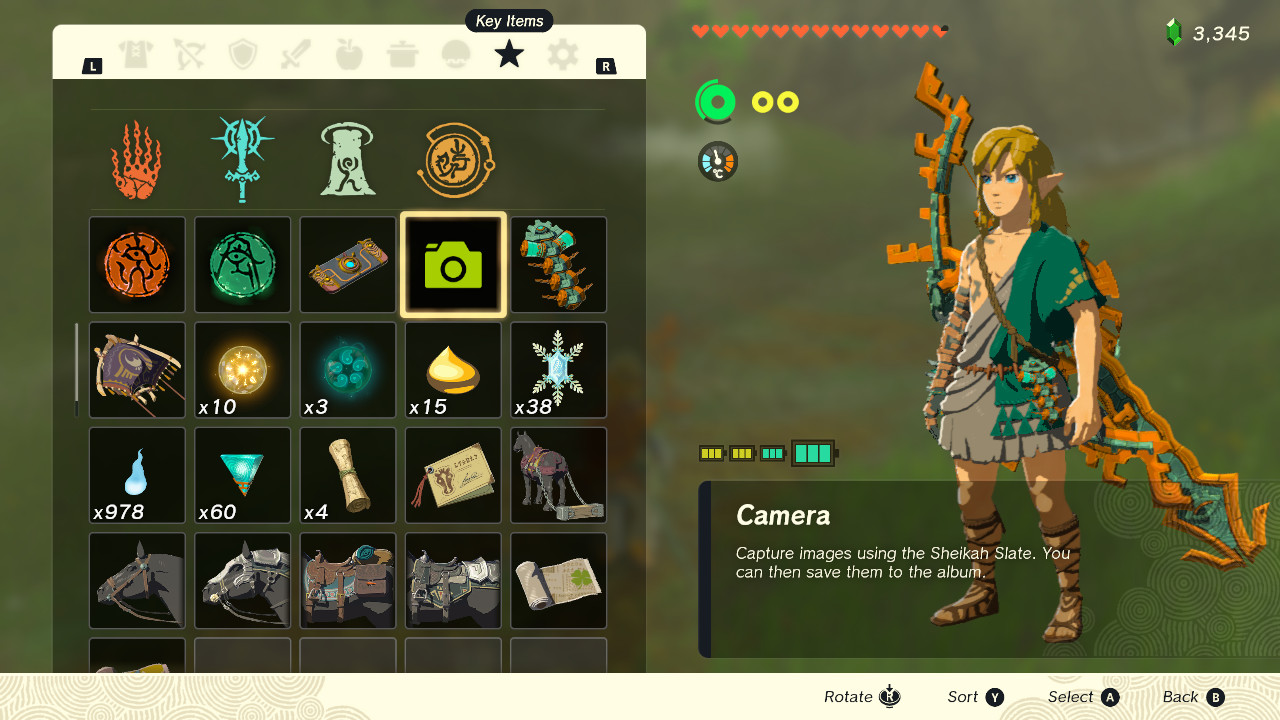Image resolution: width=1280 pixels, height=720 pixels.
Task: Select the snowflake item stack of 38
Action: click(x=558, y=370)
